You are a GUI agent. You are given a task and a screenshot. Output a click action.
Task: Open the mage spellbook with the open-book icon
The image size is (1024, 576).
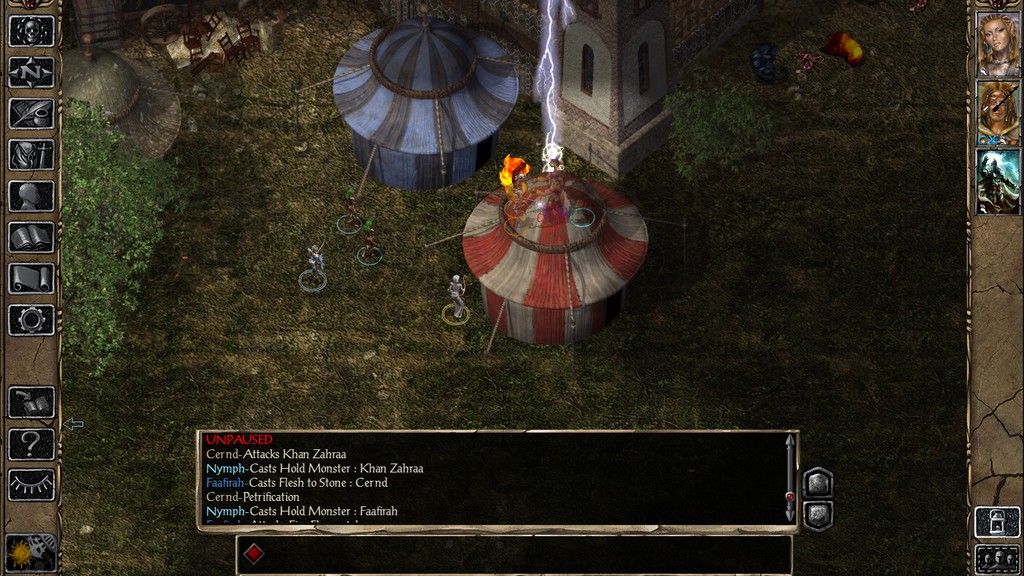pos(31,237)
